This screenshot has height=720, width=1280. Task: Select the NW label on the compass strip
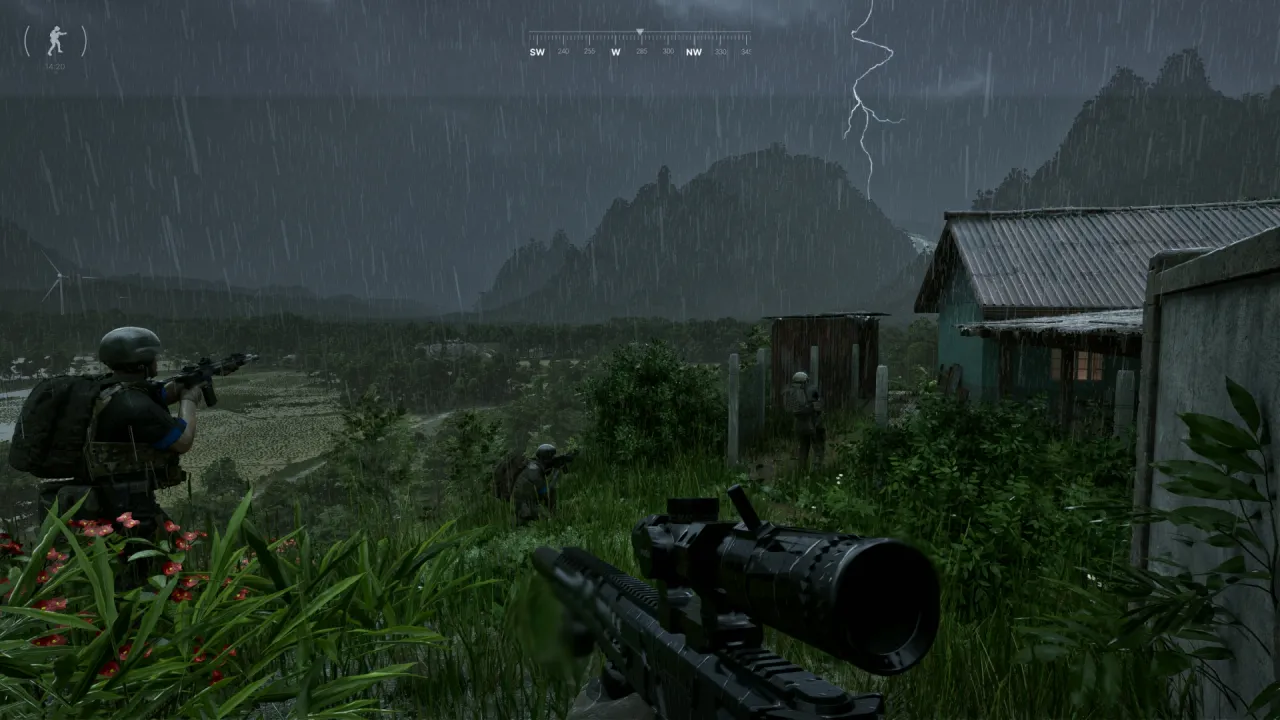(x=694, y=52)
